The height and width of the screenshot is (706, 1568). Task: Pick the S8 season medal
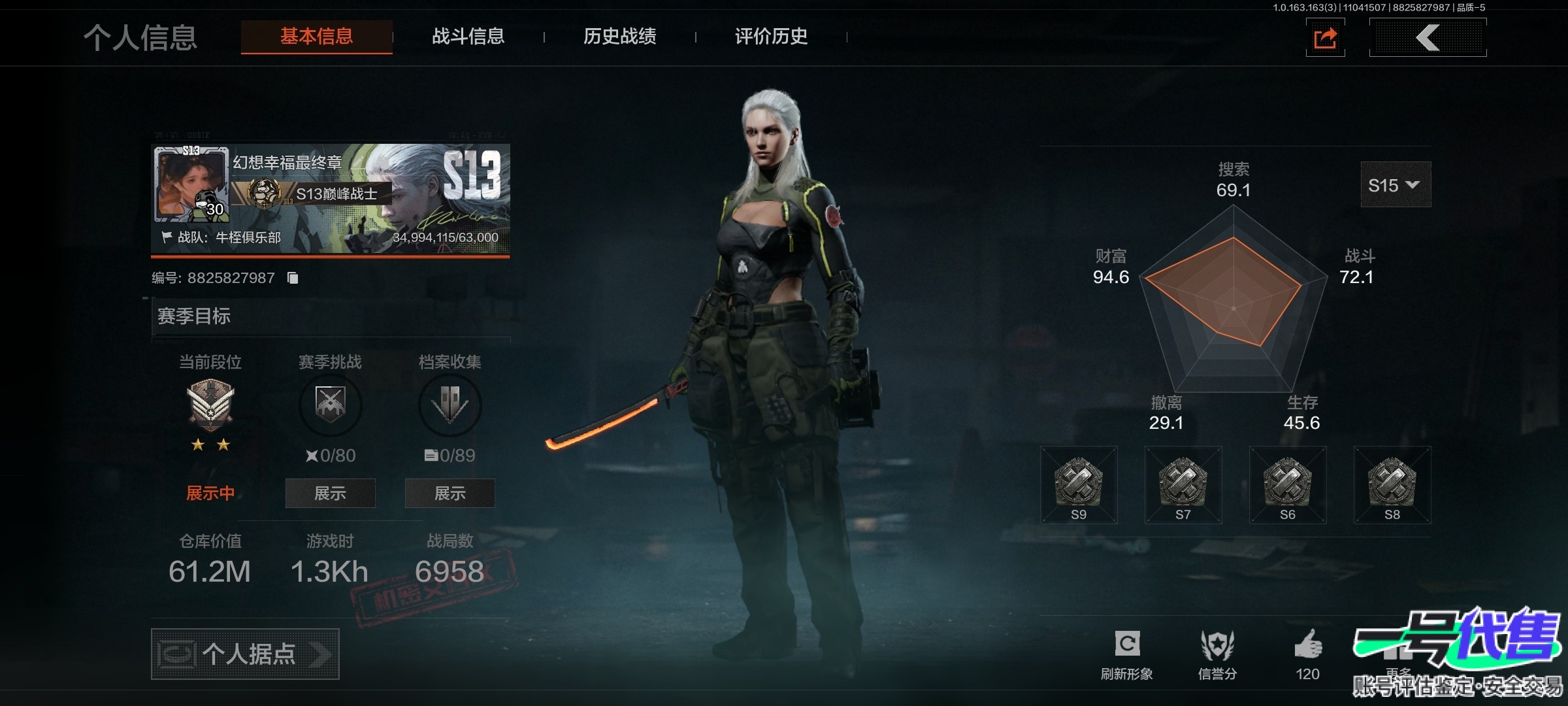(1392, 485)
